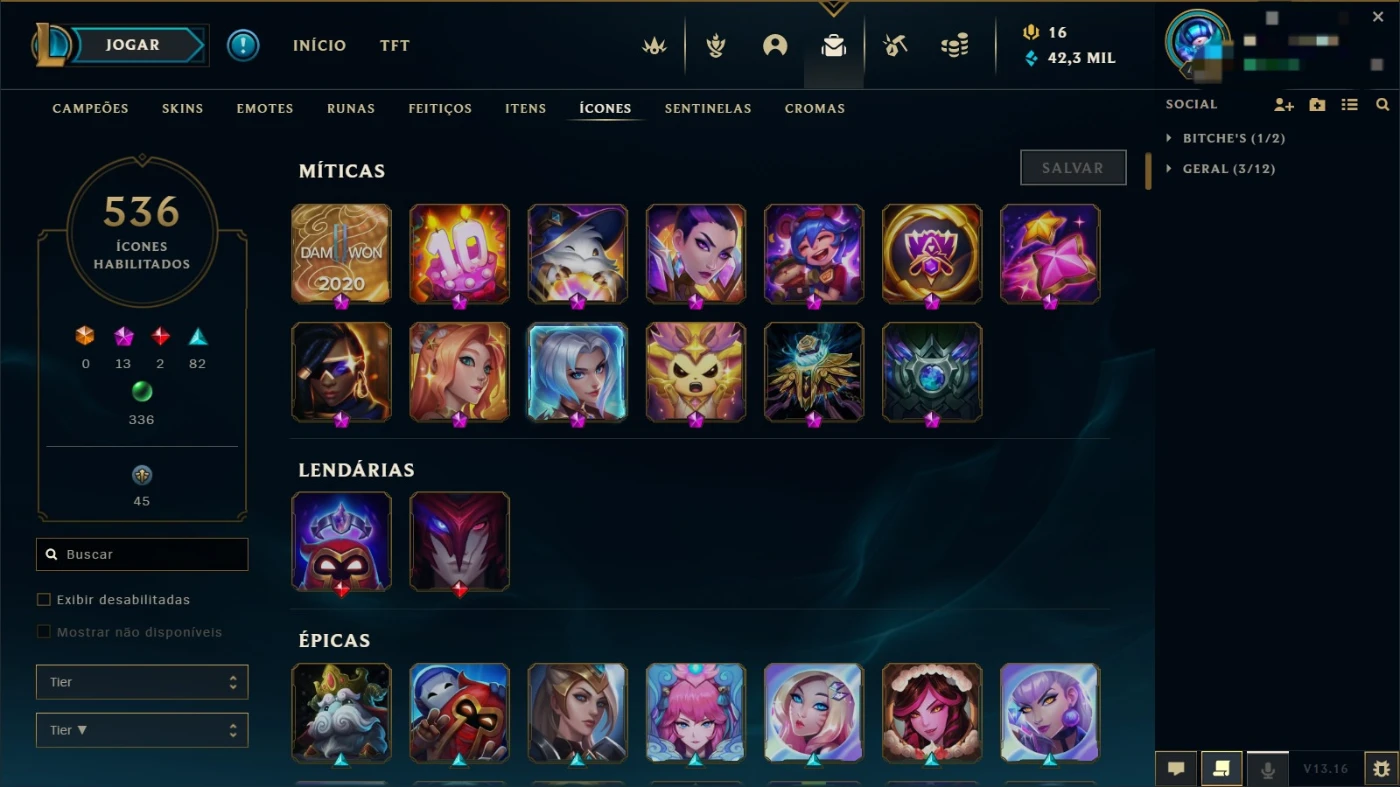Mute the microphone in the bottom bar

coord(1267,768)
